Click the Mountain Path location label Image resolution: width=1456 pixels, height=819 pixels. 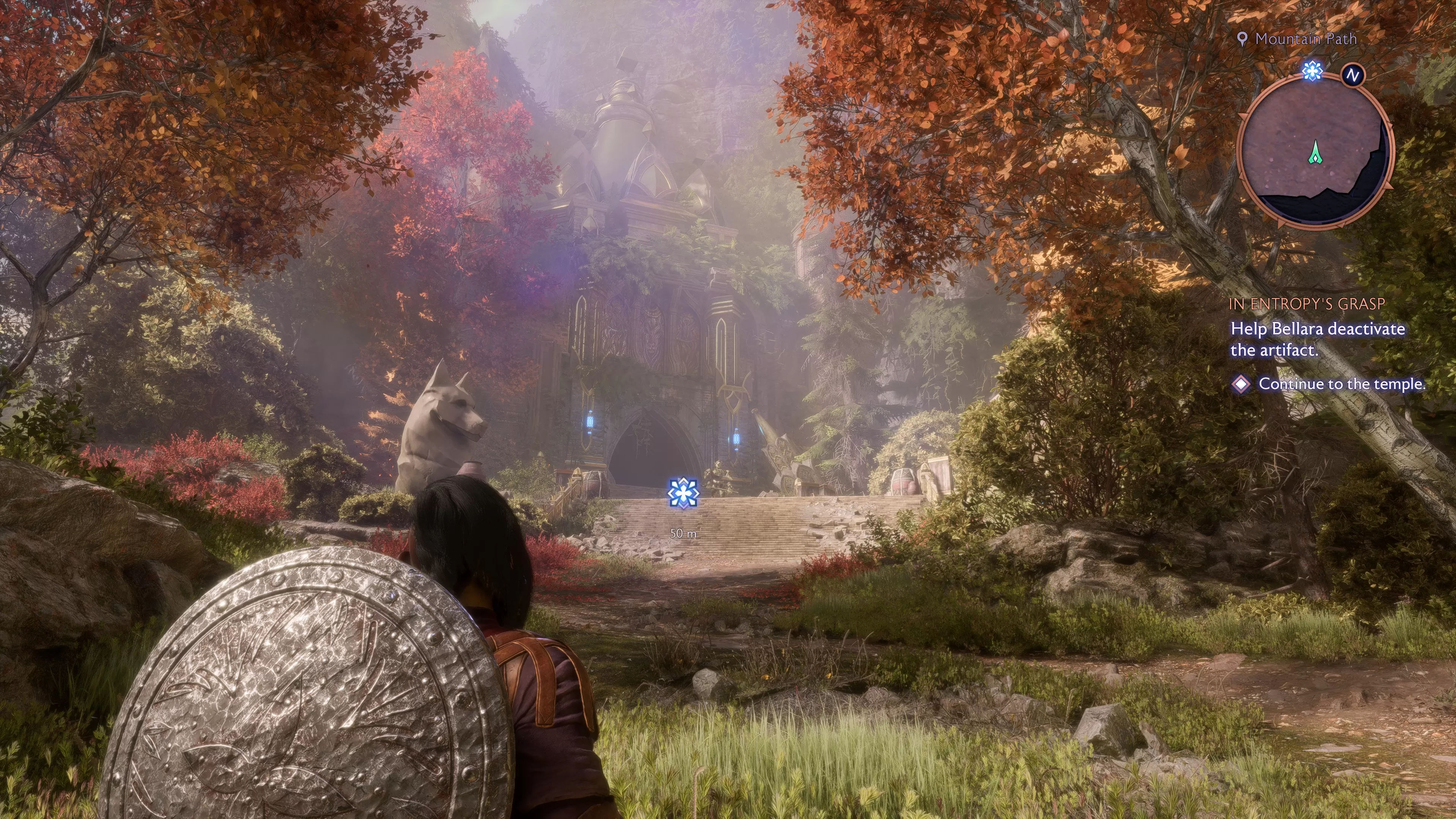point(1305,39)
